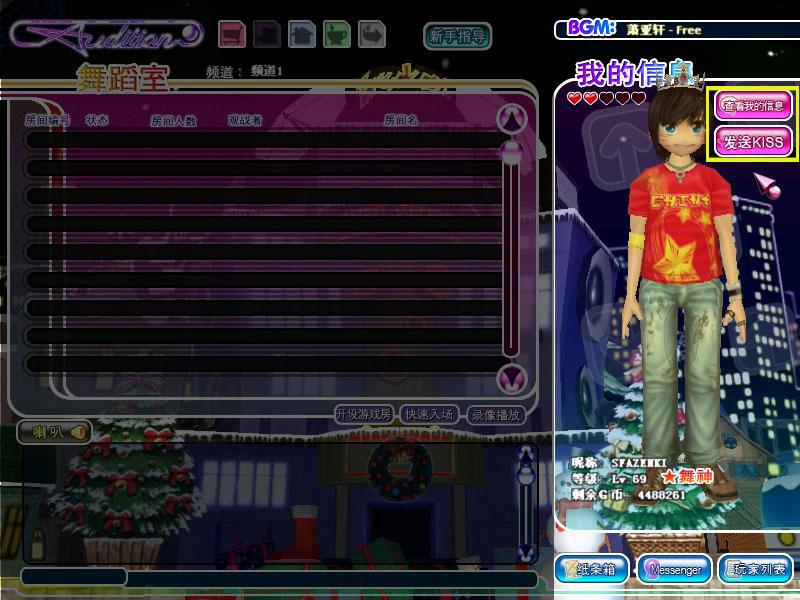This screenshot has width=800, height=600.
Task: Launch the Messenger panel
Action: click(x=675, y=570)
